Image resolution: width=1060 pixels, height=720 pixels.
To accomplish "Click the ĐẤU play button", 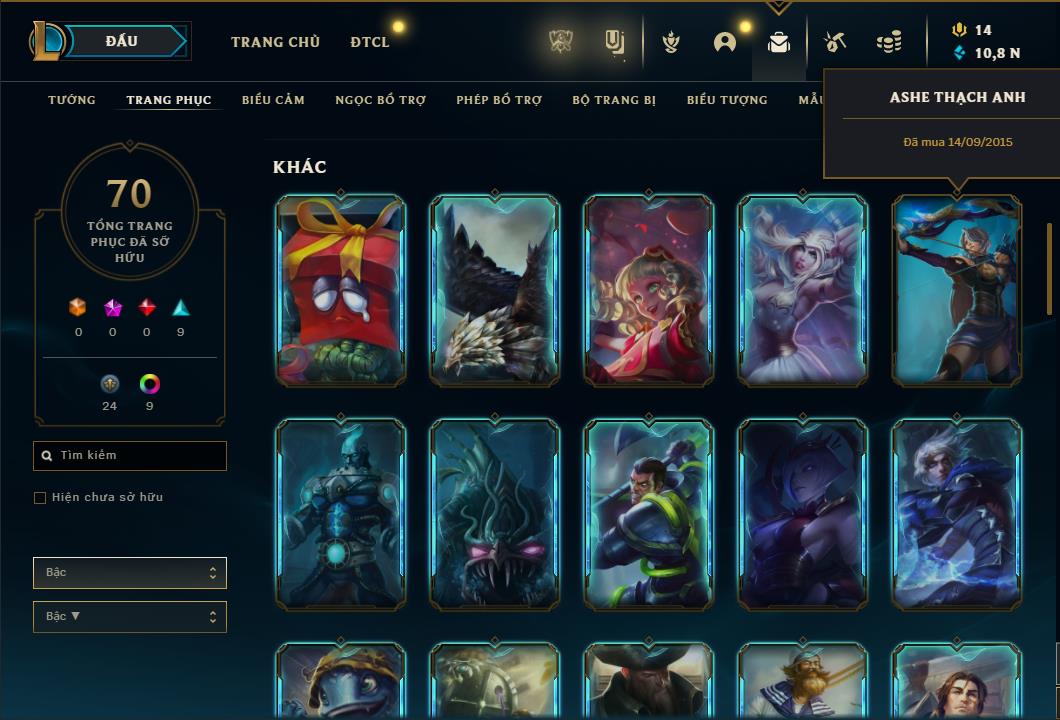I will 130,41.
